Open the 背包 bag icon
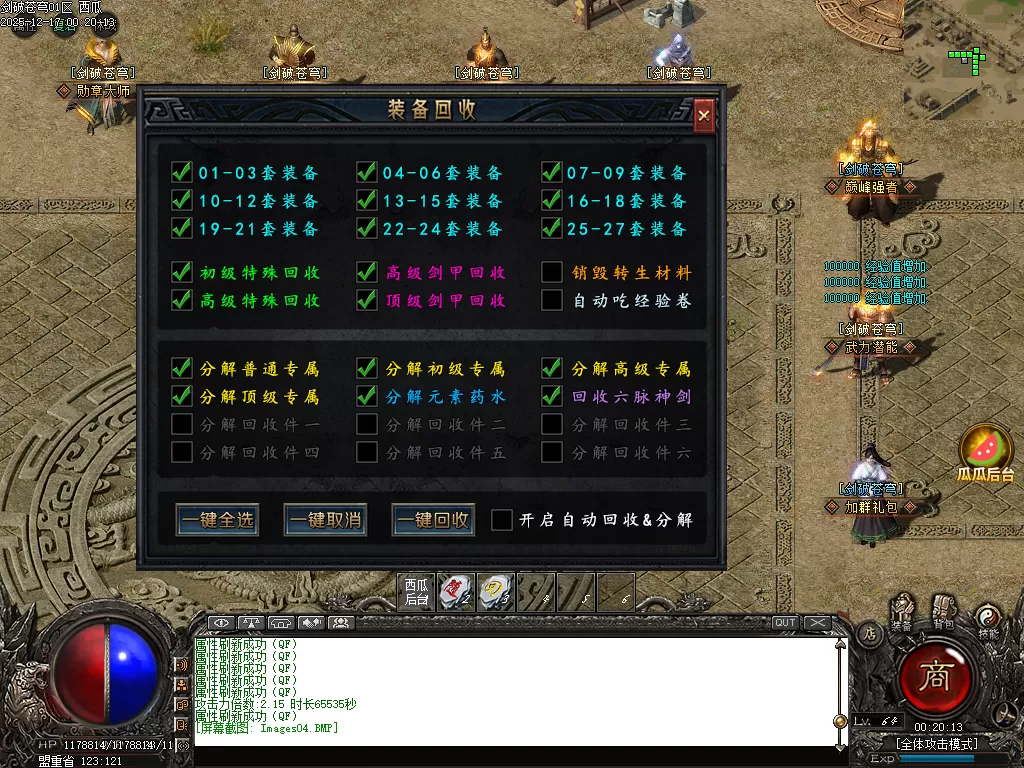 [x=943, y=611]
